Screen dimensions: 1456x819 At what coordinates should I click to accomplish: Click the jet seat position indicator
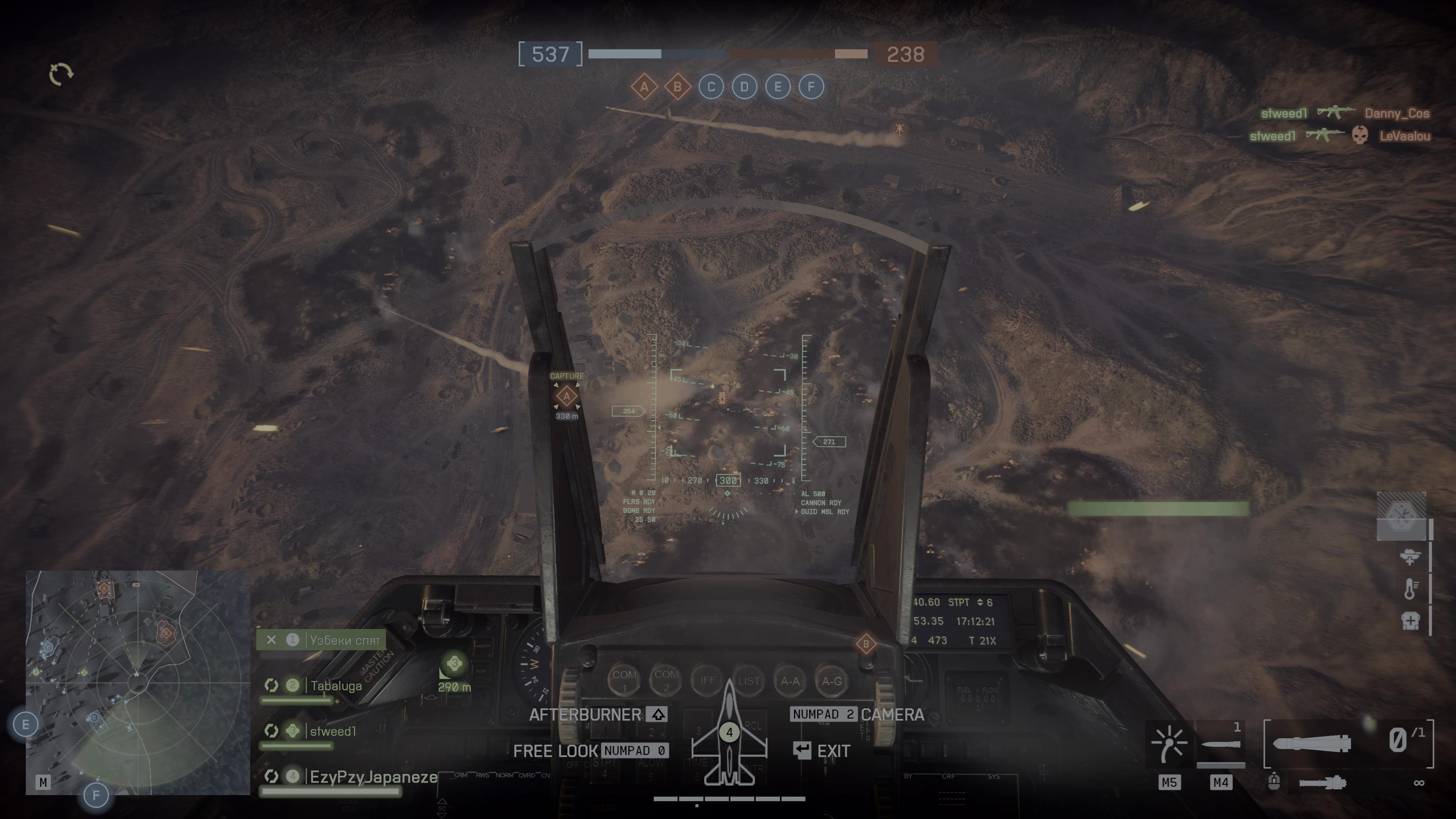[x=729, y=733]
